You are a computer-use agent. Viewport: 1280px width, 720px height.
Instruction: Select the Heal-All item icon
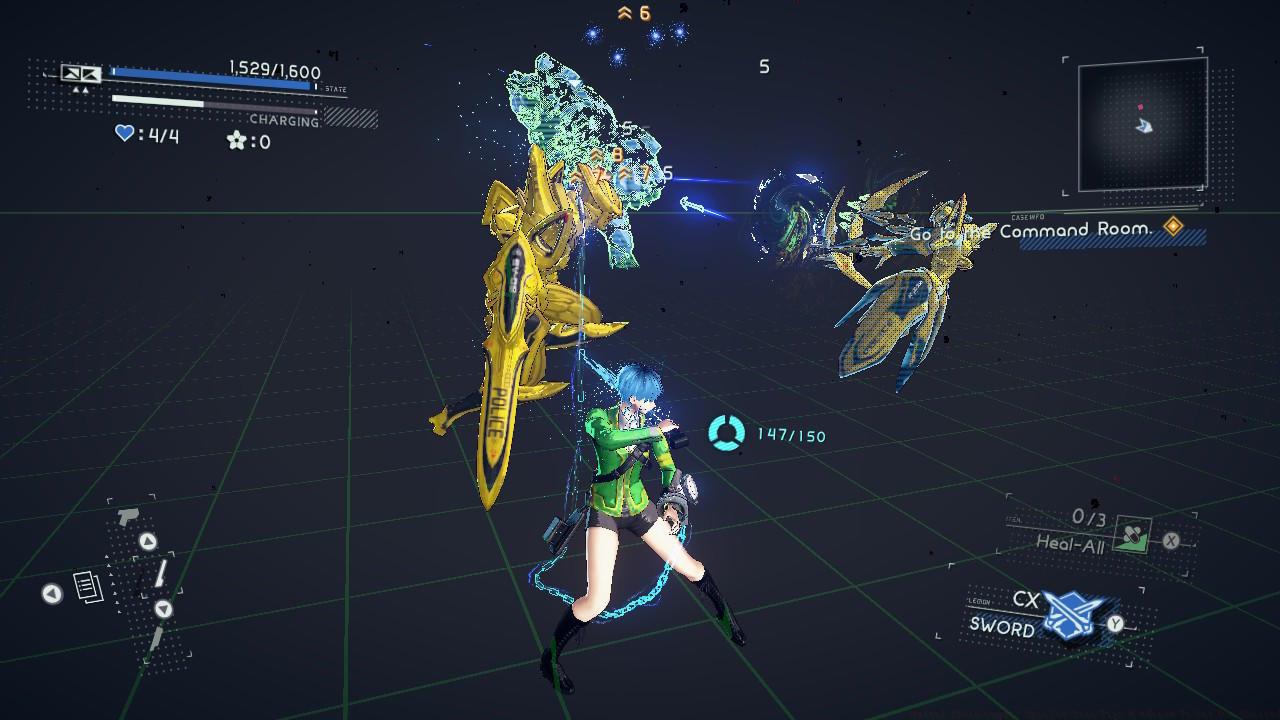click(1133, 534)
